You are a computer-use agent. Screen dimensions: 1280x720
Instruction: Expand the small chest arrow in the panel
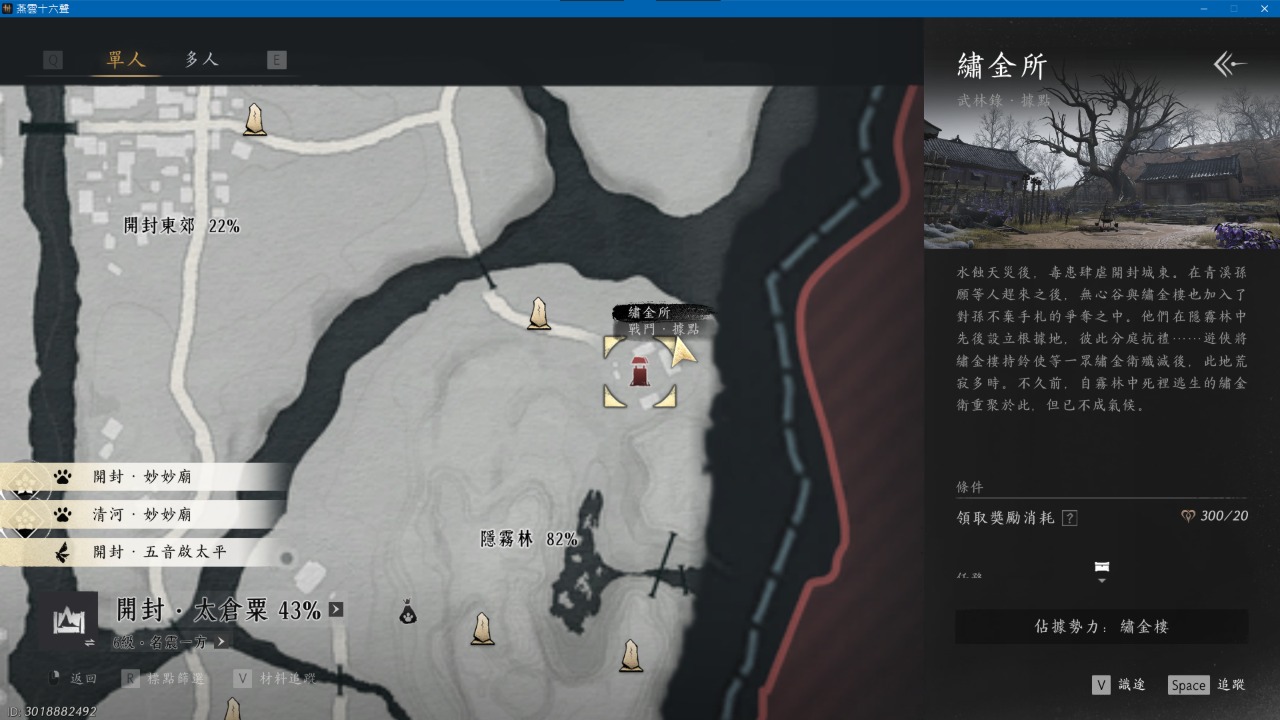[x=1102, y=572]
